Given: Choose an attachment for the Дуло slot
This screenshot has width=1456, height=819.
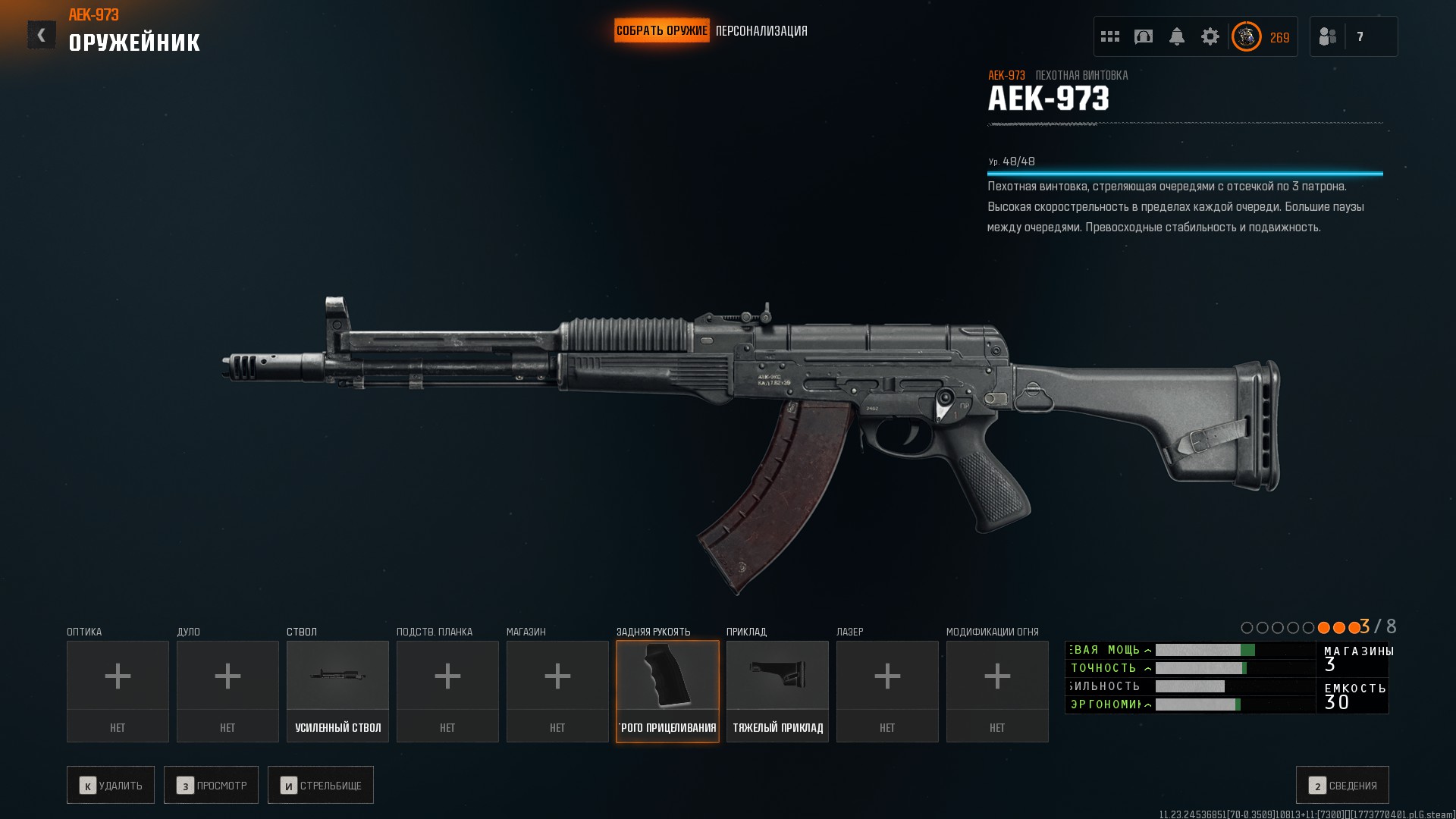Looking at the screenshot, I should 227,691.
